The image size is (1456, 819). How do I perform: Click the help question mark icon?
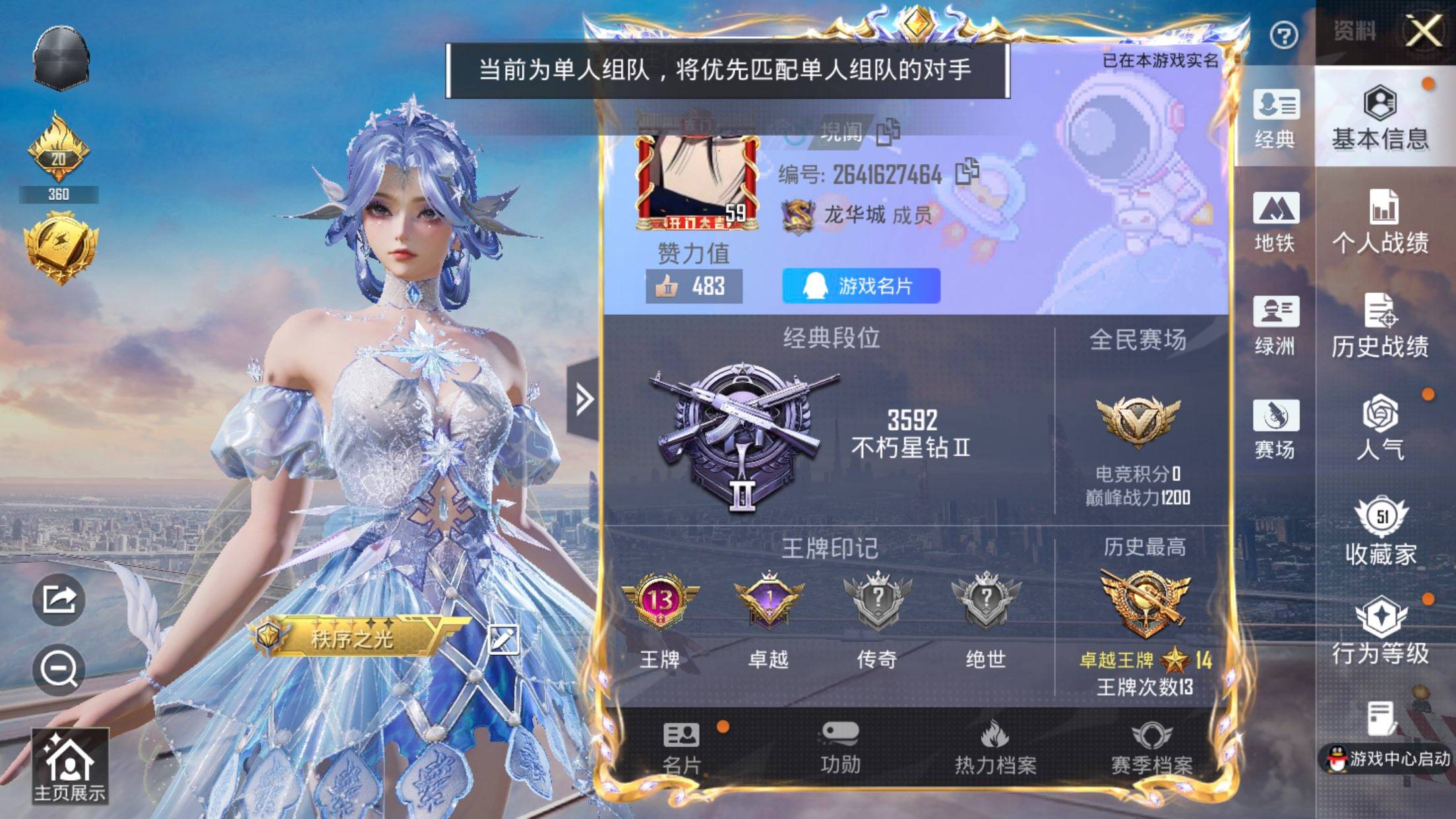(x=1281, y=36)
